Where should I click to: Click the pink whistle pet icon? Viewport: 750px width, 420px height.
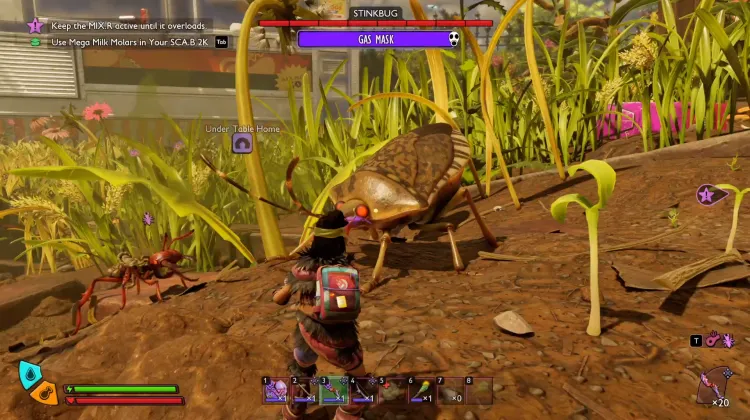click(711, 341)
